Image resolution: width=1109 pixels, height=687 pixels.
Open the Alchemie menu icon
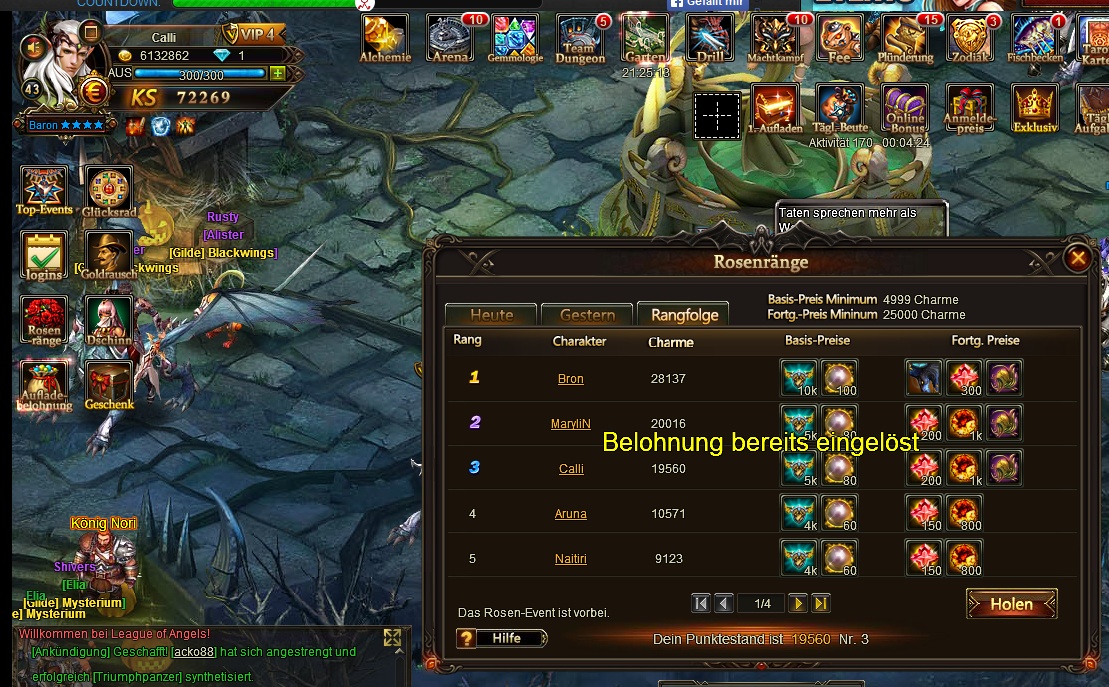(385, 39)
